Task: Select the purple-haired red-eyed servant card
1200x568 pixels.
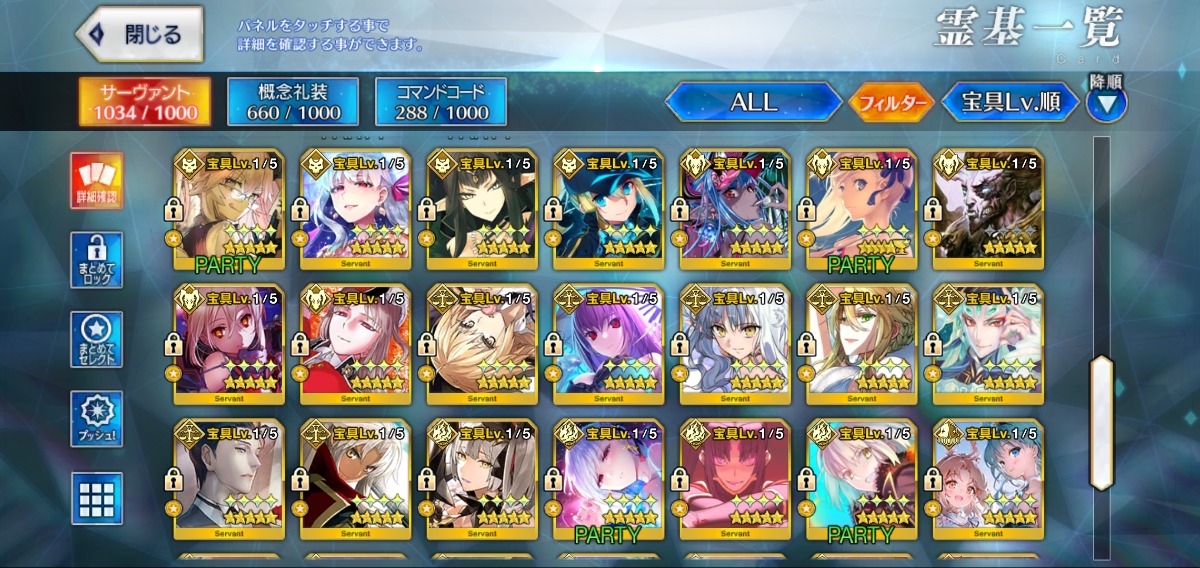Action: coord(609,342)
